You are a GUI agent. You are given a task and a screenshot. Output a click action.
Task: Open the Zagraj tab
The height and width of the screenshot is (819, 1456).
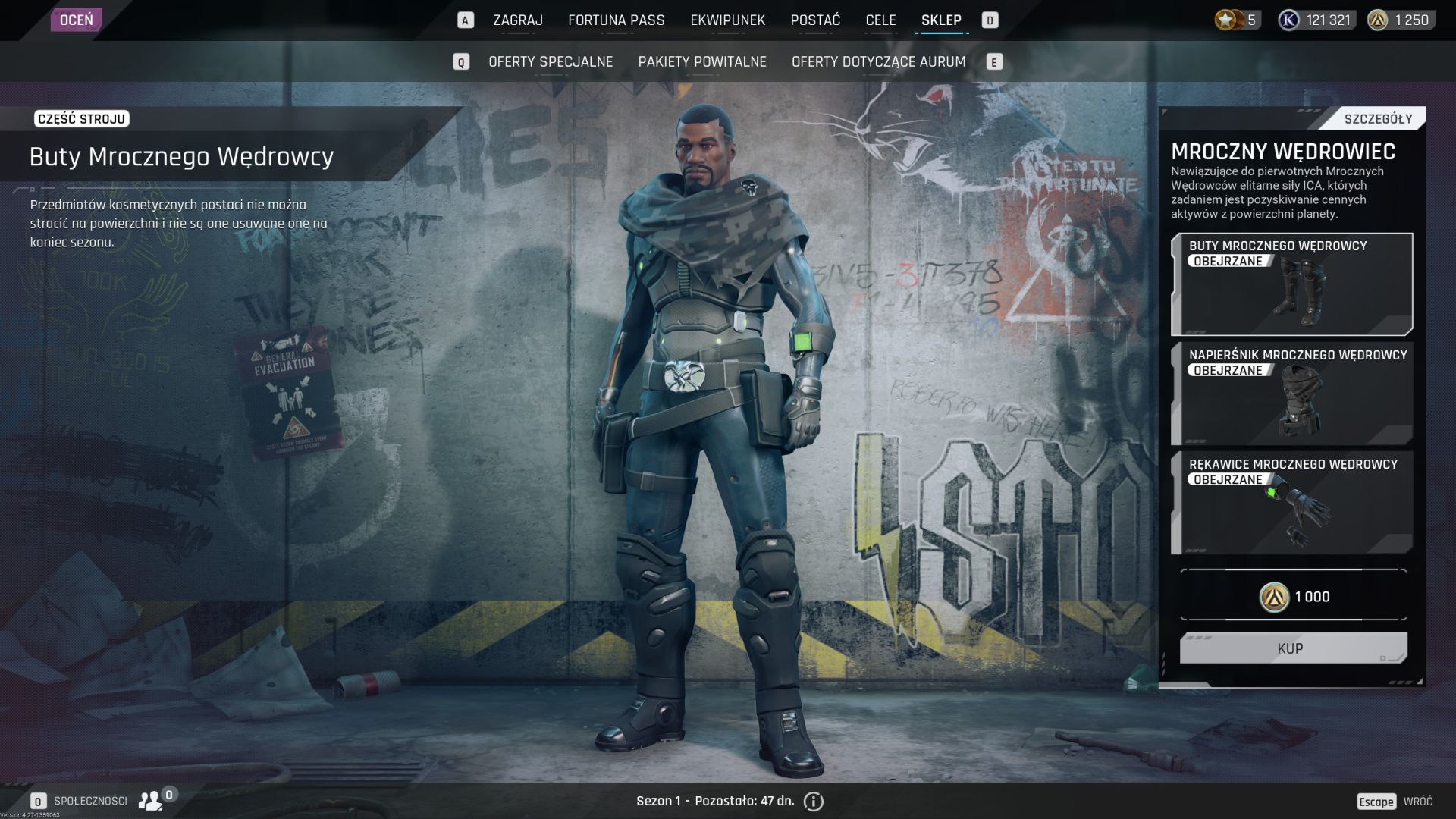(517, 20)
